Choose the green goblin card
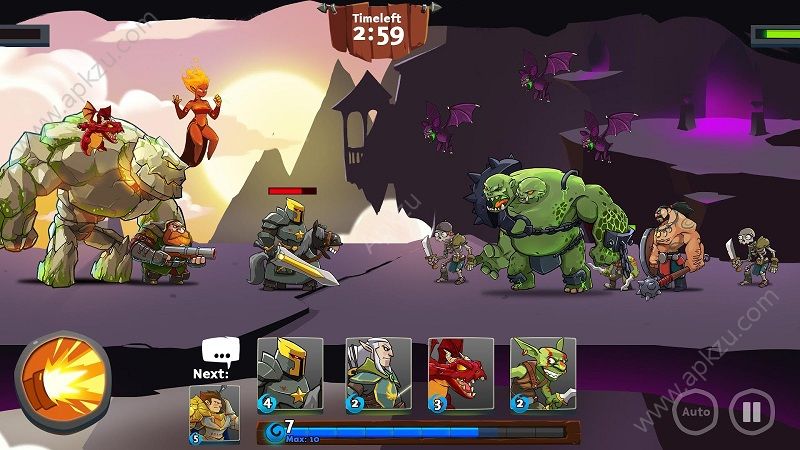Viewport: 800px width, 450px height. tap(543, 375)
